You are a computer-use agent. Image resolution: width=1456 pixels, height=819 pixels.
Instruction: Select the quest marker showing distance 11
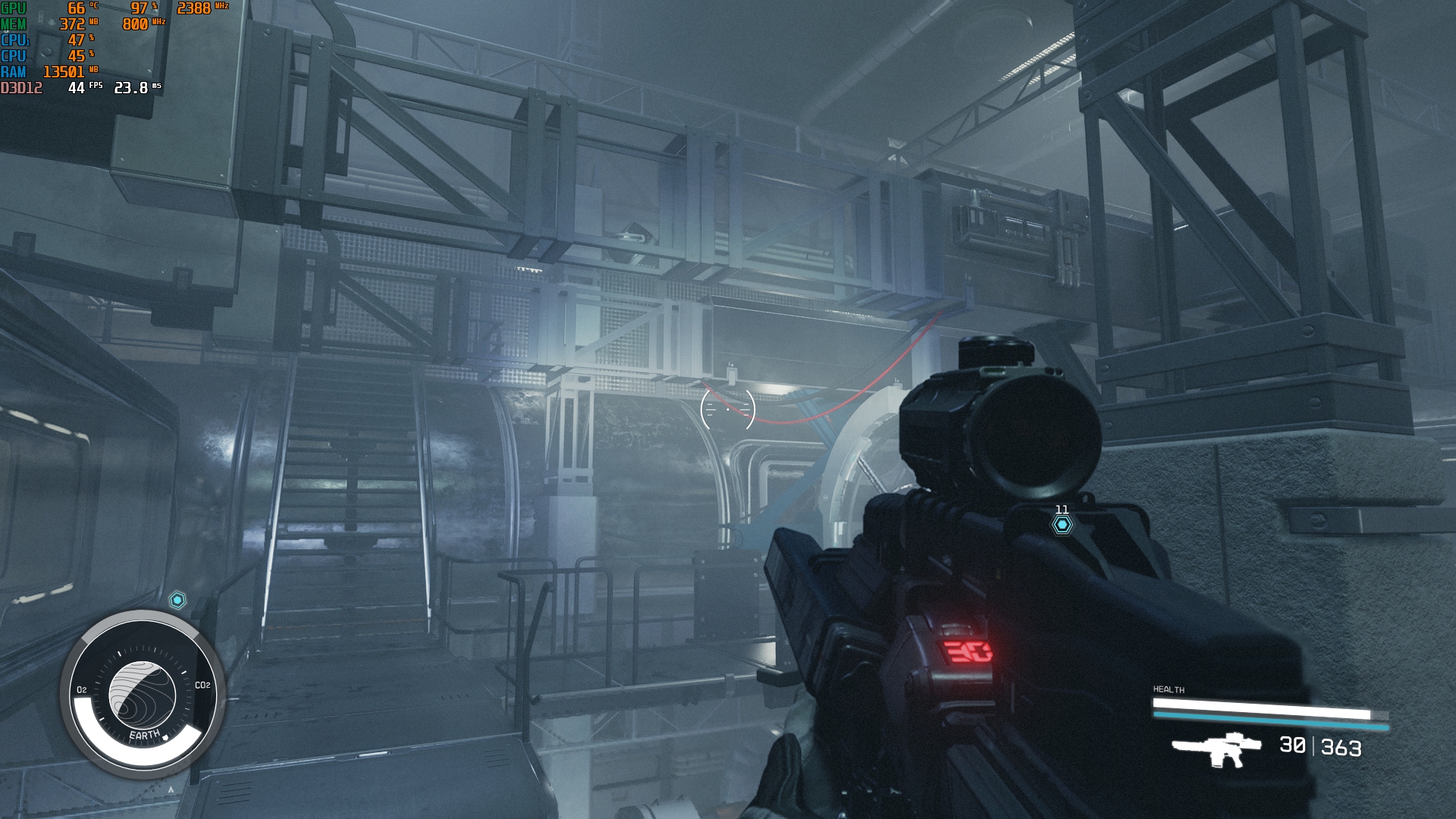click(1062, 524)
